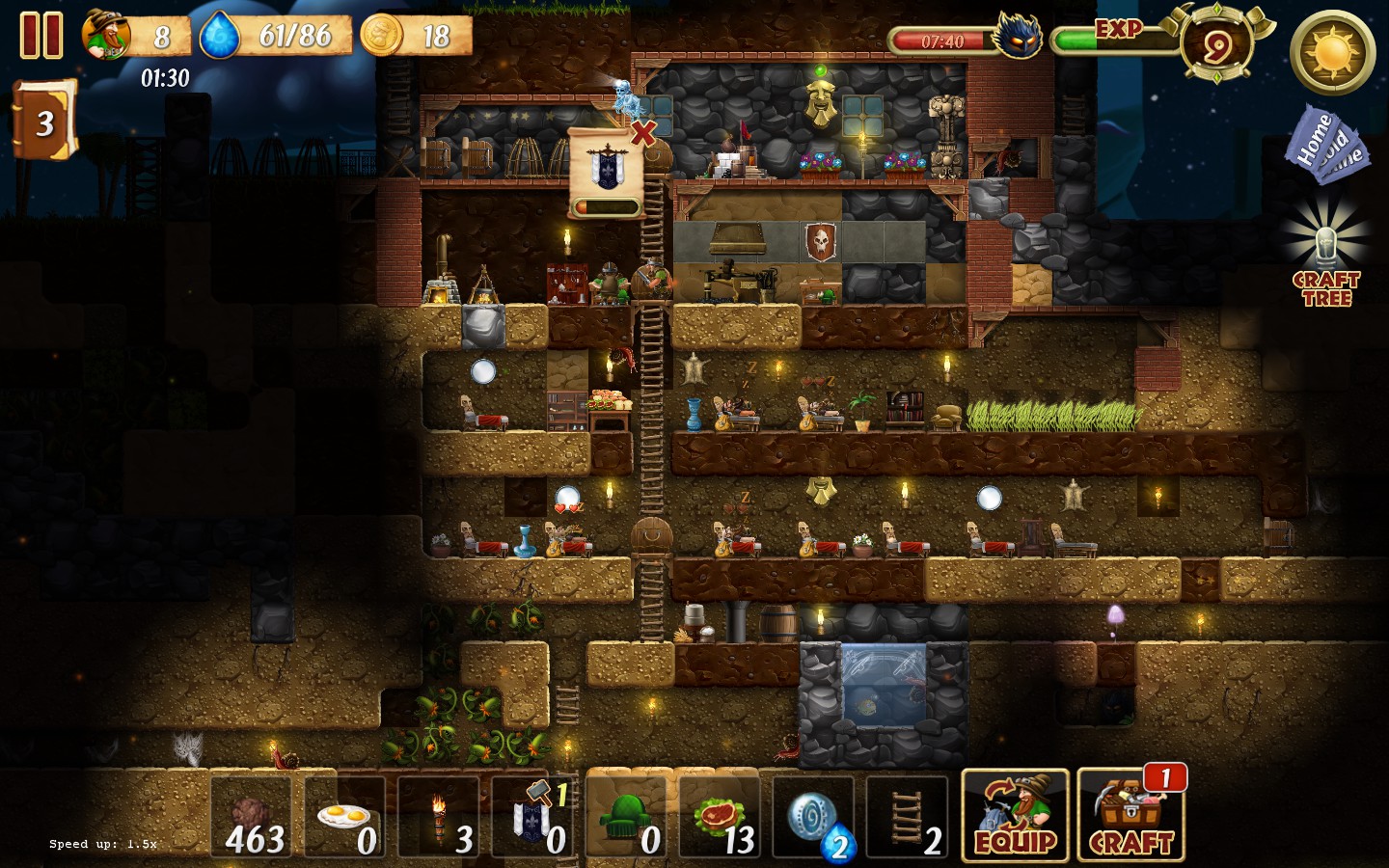The height and width of the screenshot is (868, 1389).
Task: Choose the torch hotbar slot
Action: click(439, 818)
